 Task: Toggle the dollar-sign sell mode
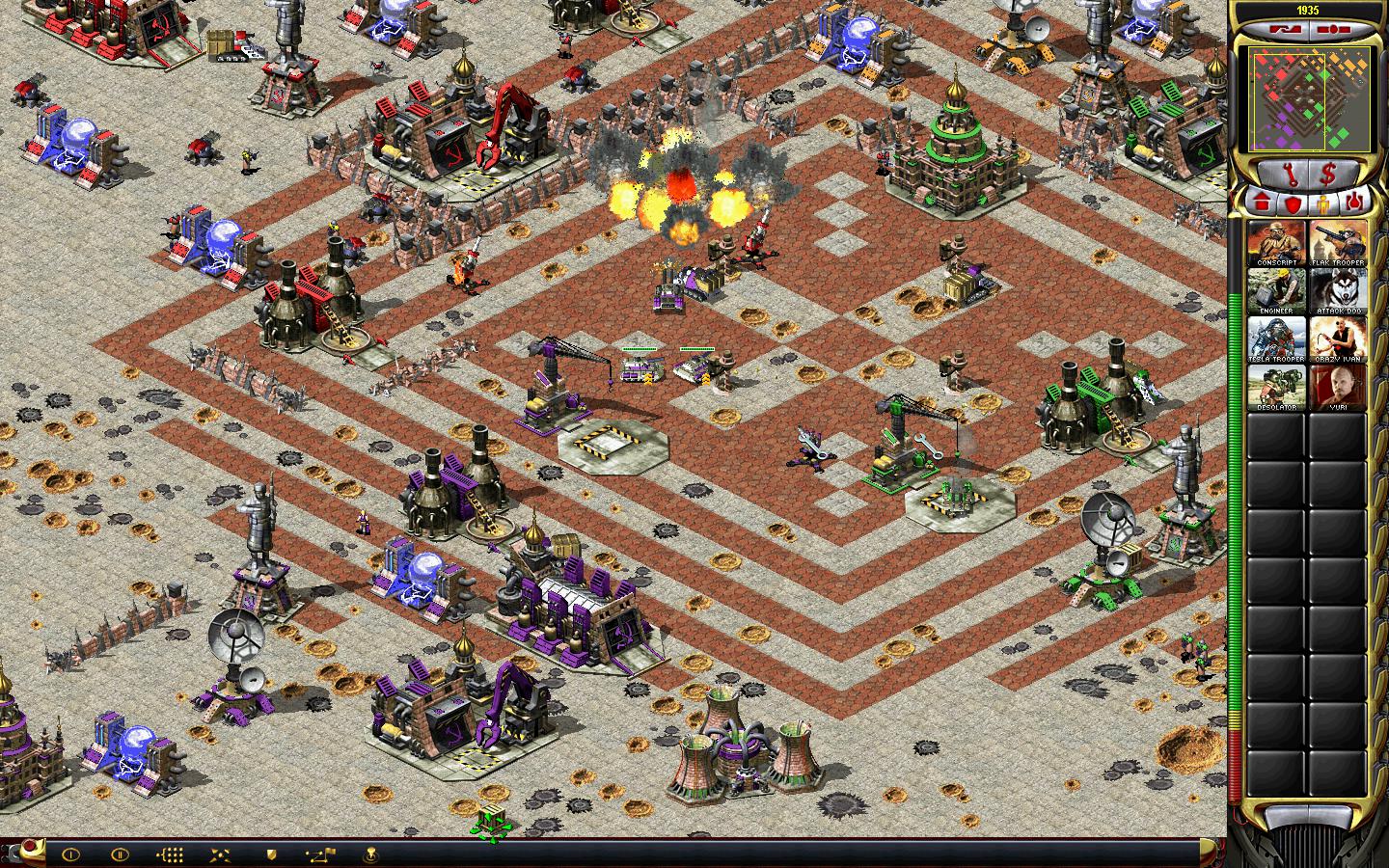coord(1328,175)
